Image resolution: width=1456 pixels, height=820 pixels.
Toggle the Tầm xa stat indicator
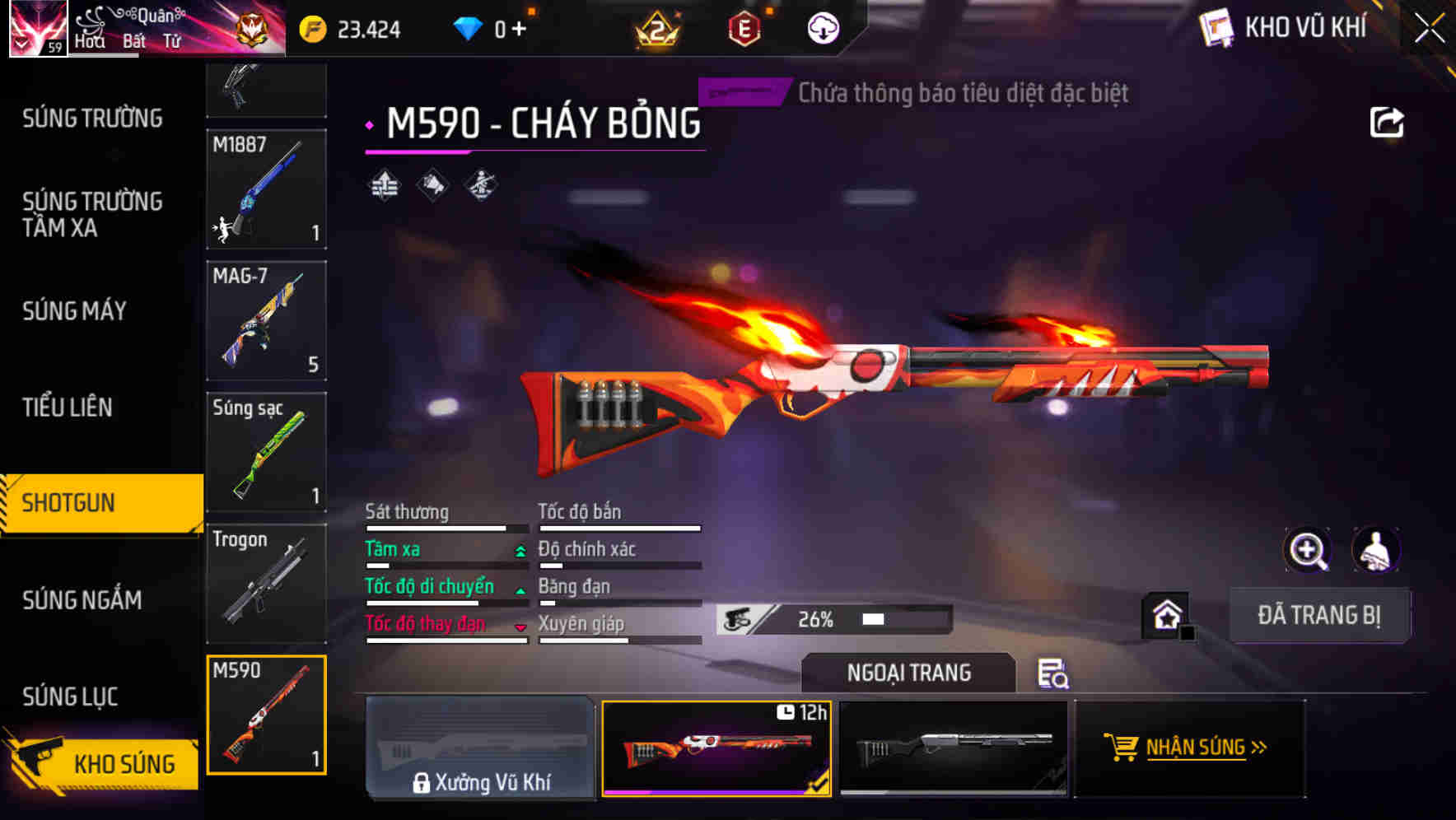(519, 550)
